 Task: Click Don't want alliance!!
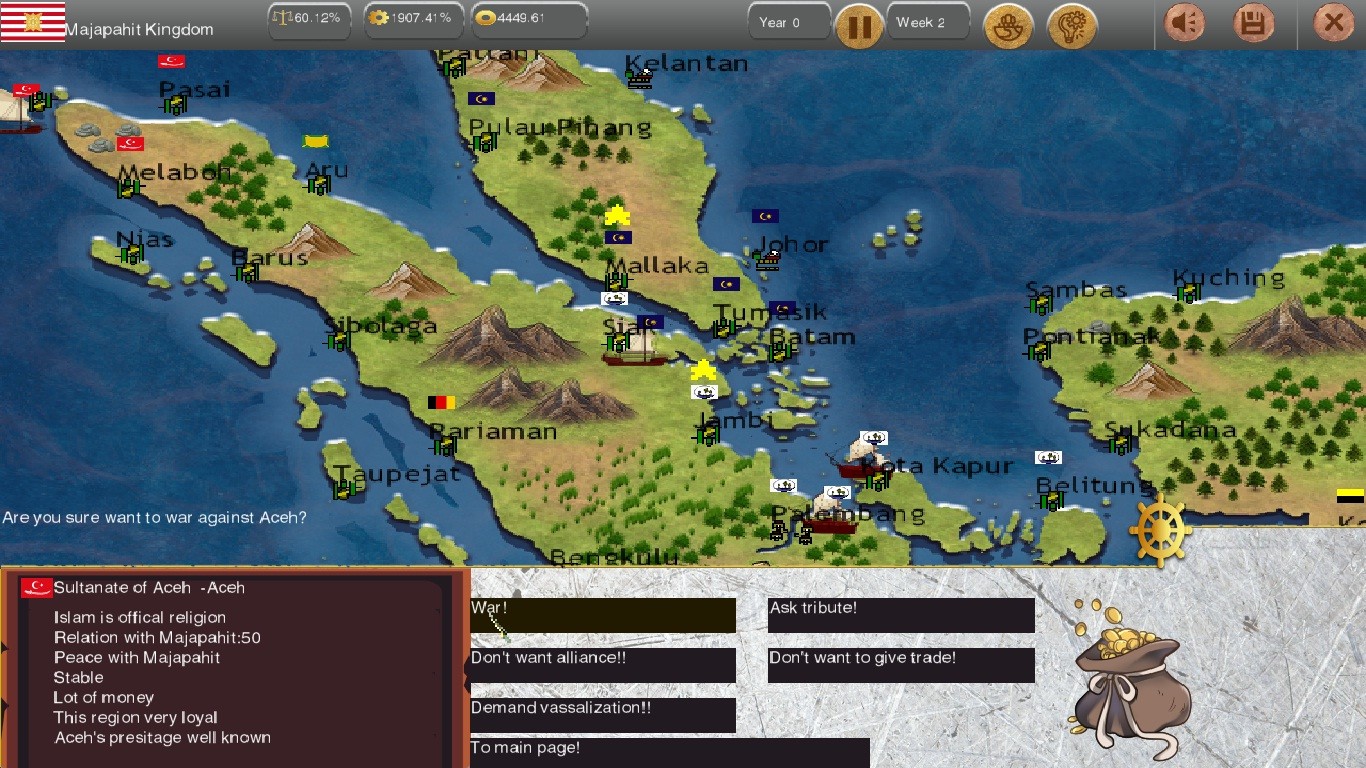[x=602, y=665]
